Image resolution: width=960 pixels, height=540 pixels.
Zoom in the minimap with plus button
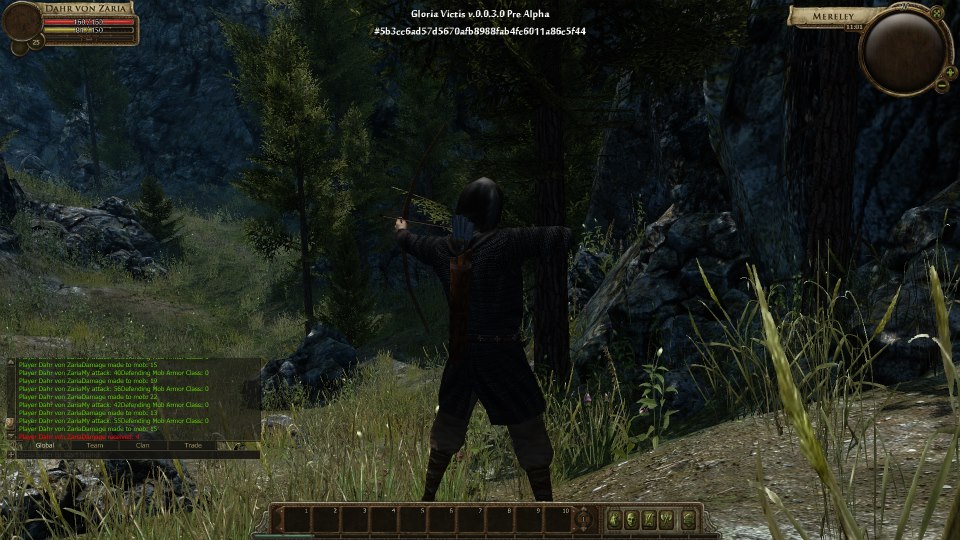point(951,72)
